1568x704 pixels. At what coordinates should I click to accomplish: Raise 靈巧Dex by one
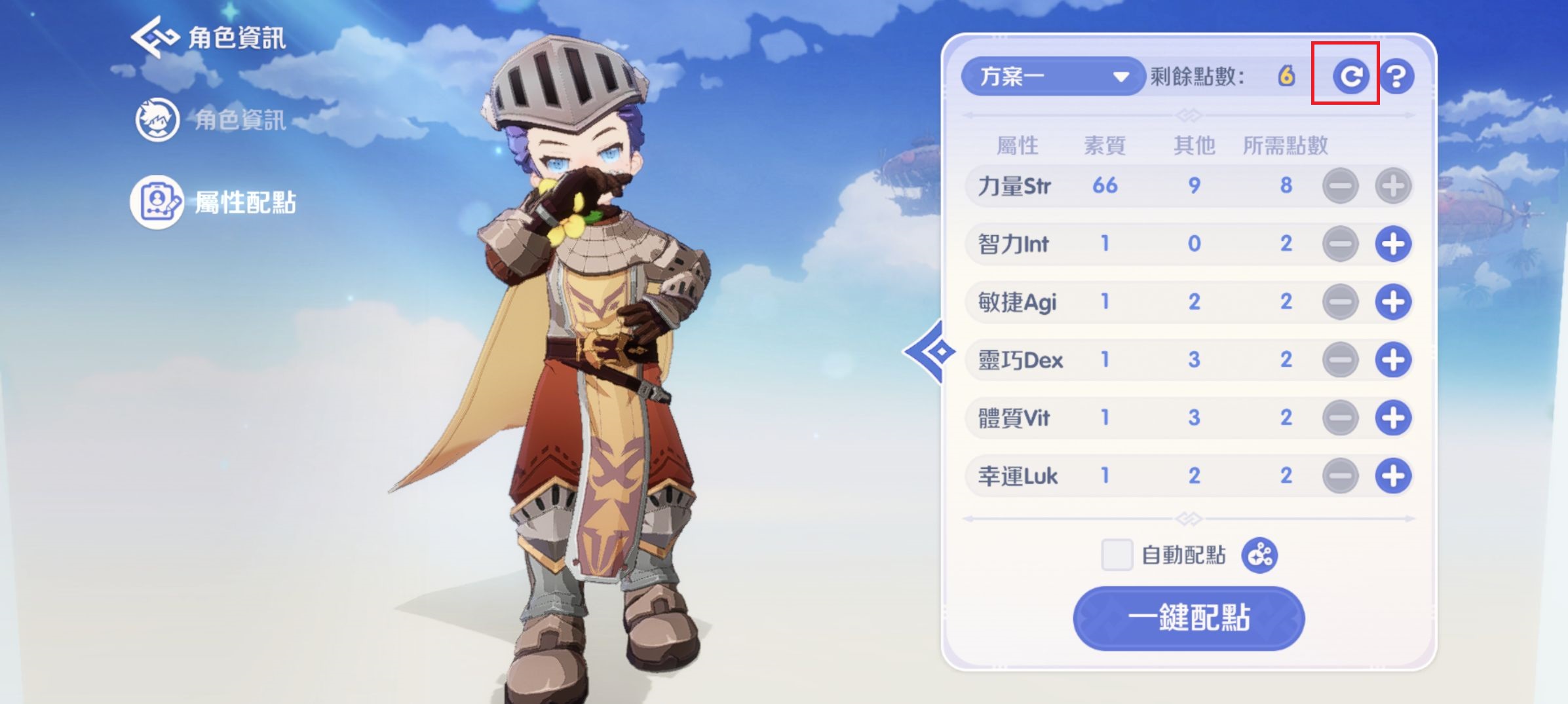tap(1392, 360)
